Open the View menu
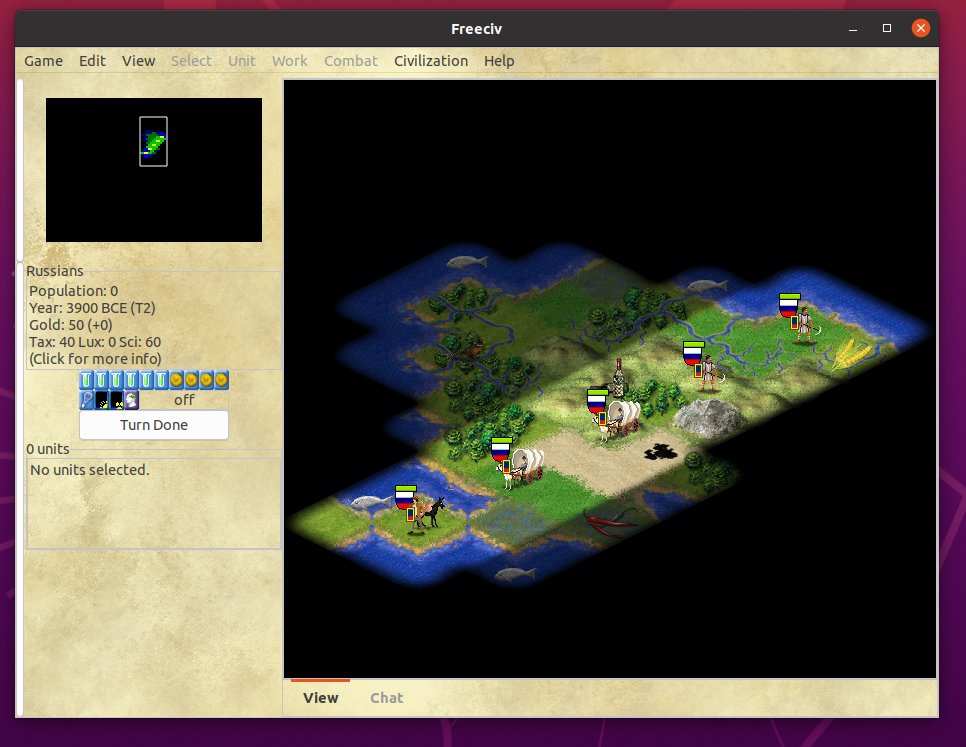Viewport: 966px width, 747px height. click(x=139, y=61)
